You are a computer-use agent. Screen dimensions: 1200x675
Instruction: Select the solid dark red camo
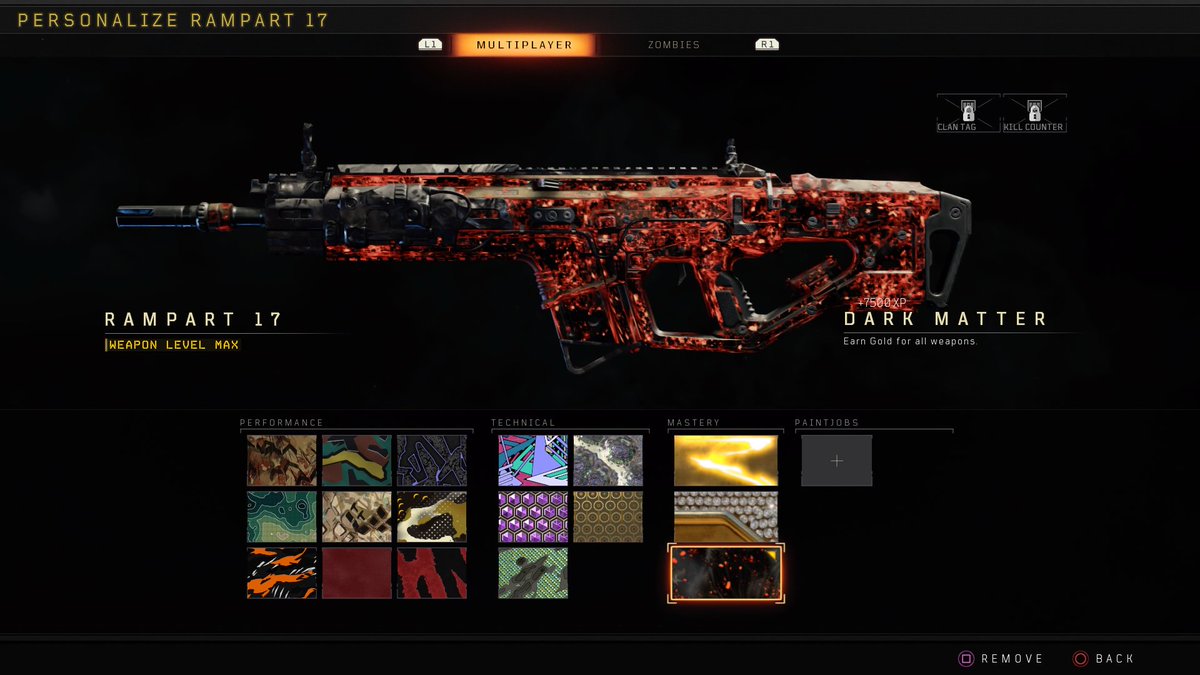357,573
